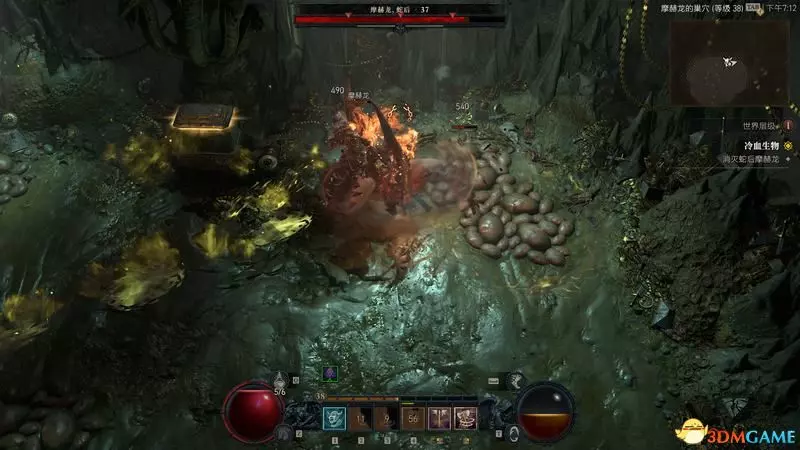Use the skill showing an 11 cooldown

click(x=360, y=418)
